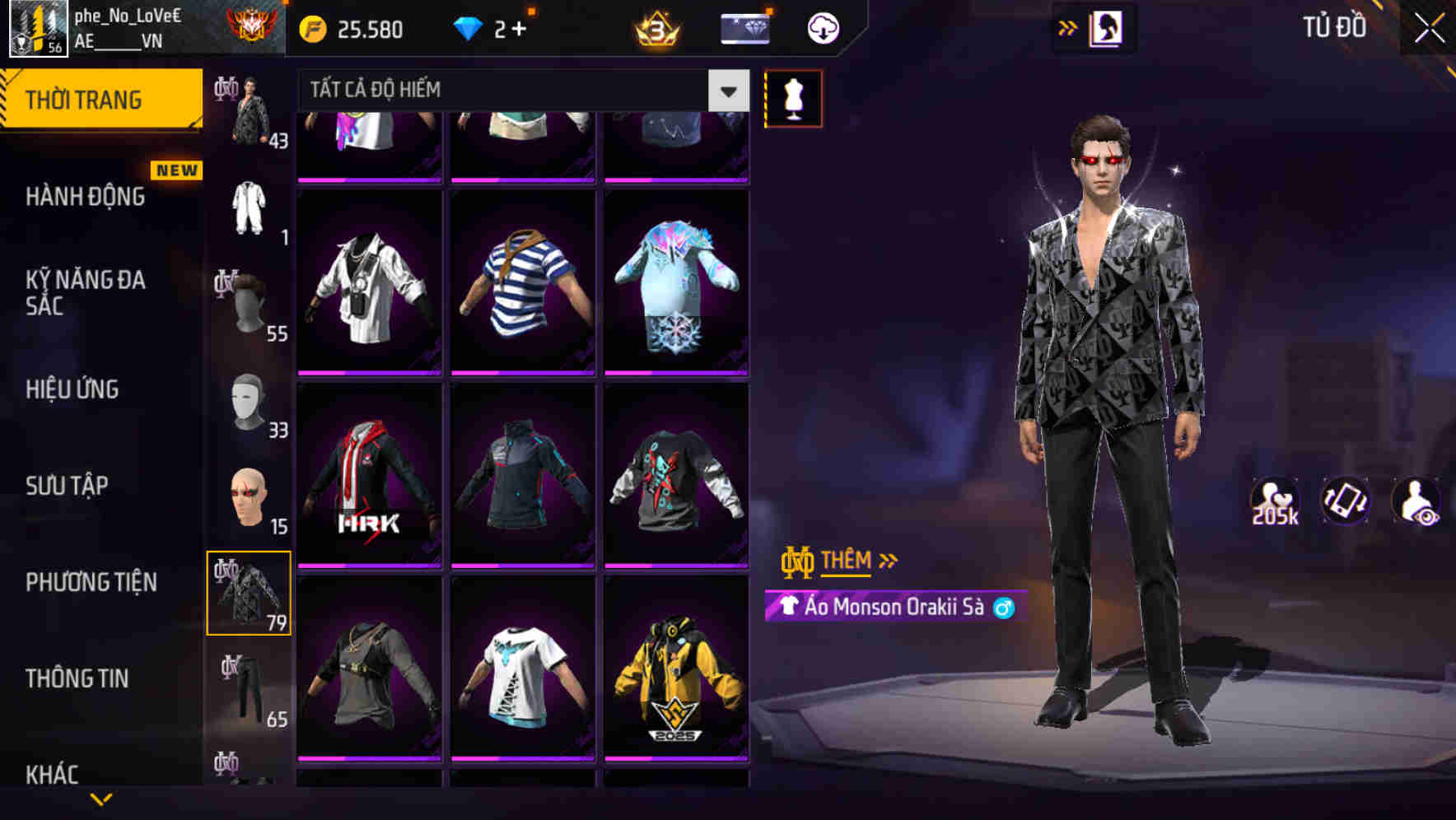Screen dimensions: 1456x820
Task: Click the selected jacket category showing 79 items
Action: (x=250, y=591)
